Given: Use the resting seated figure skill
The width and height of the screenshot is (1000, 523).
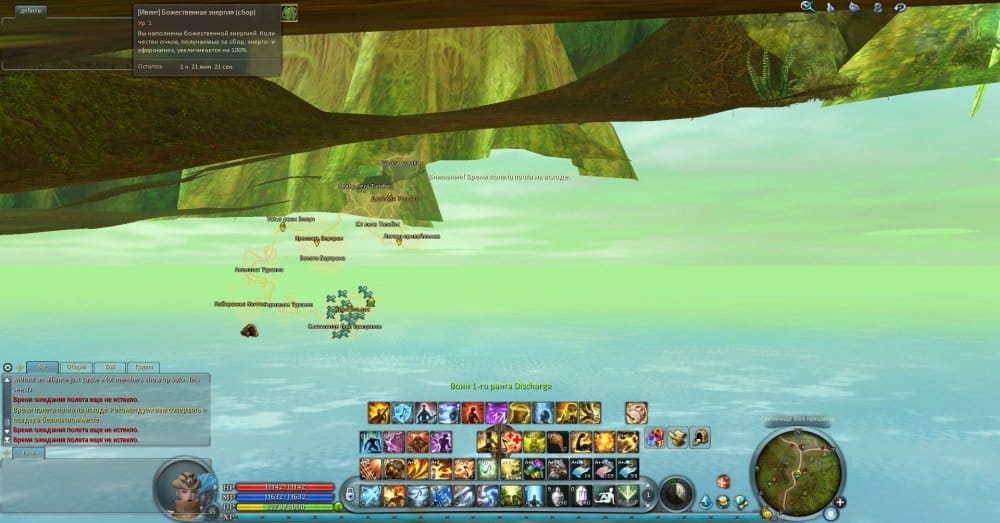Looking at the screenshot, I should pos(605,494).
